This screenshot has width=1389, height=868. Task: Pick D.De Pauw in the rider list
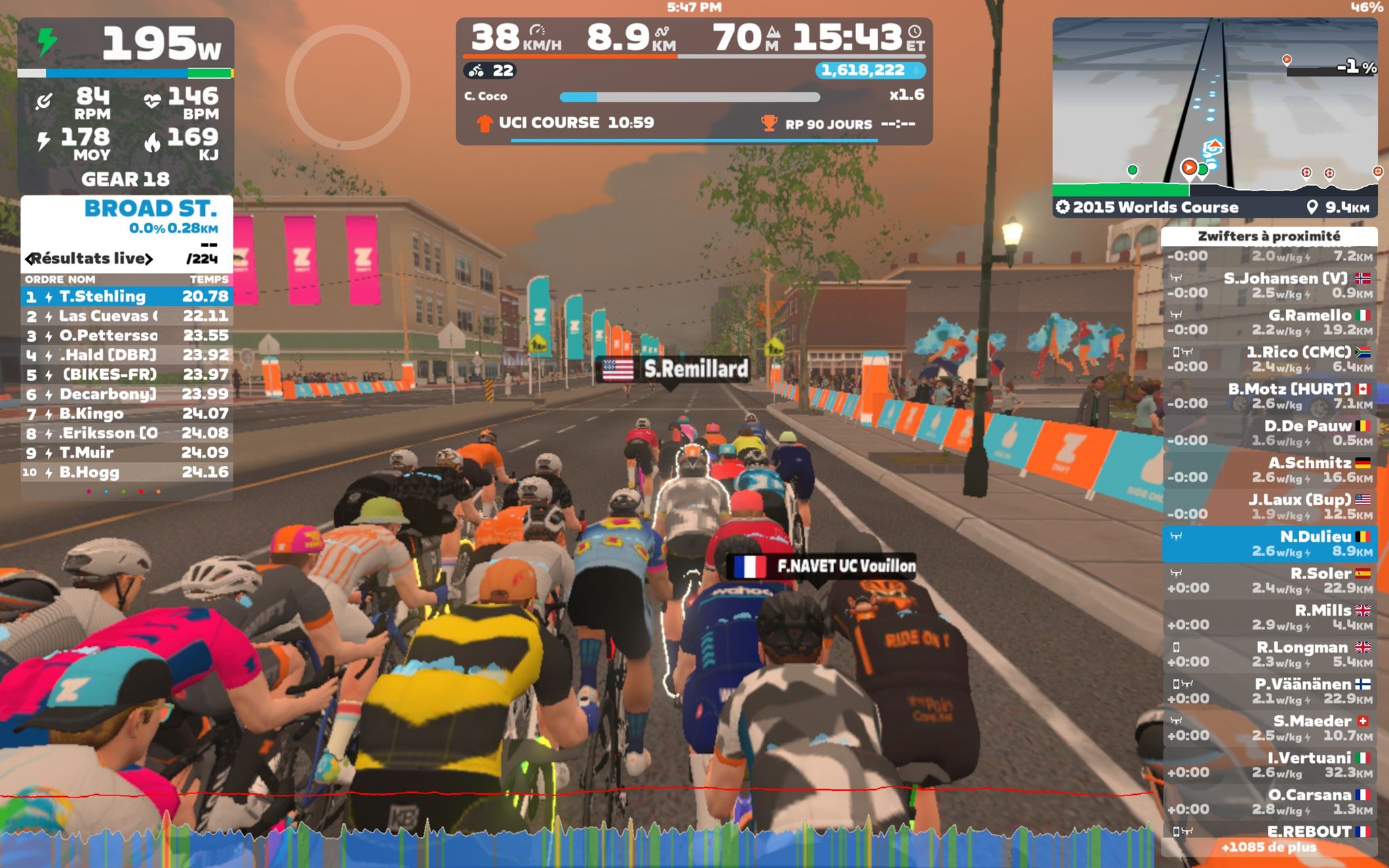pos(1269,433)
